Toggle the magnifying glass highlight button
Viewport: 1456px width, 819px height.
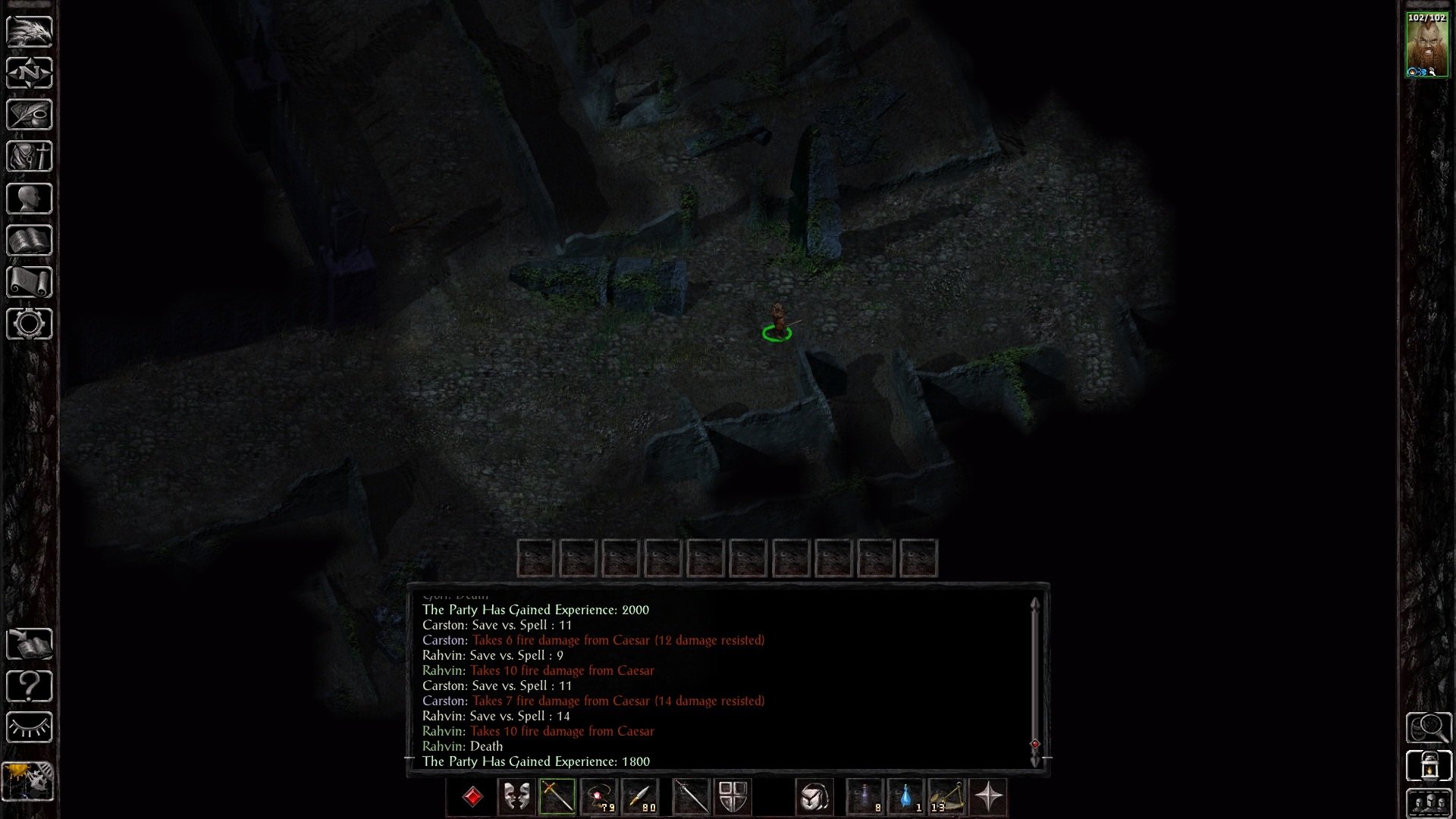click(x=1429, y=728)
